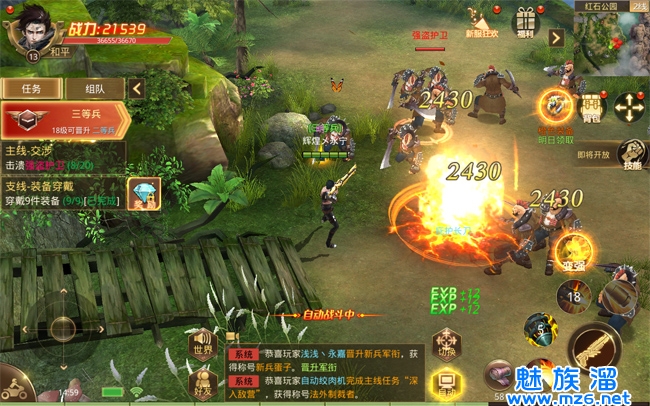Viewport: 650px width, 406px height.
Task: Open the 三等兵 military rank banner
Action: tap(66, 120)
